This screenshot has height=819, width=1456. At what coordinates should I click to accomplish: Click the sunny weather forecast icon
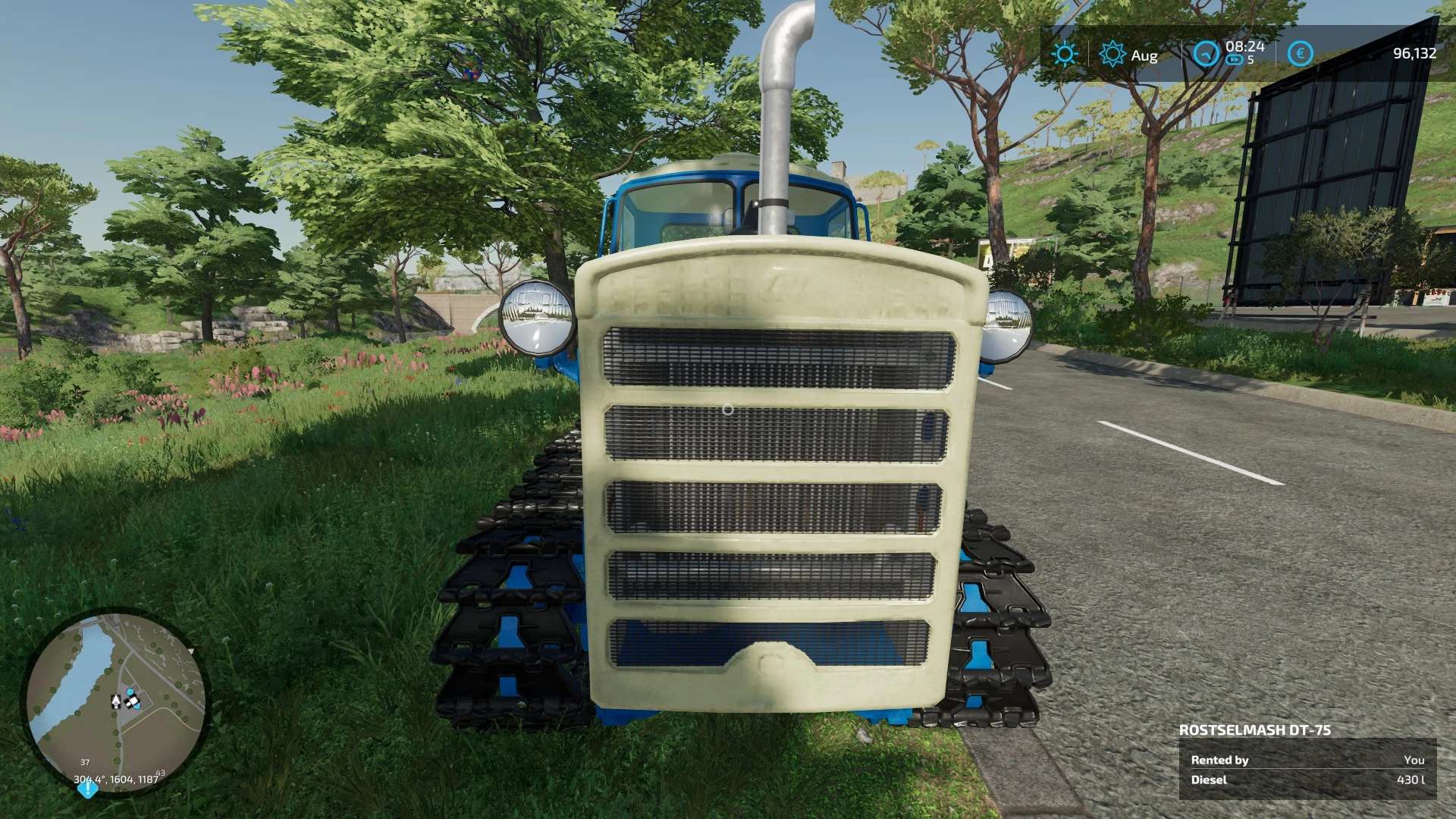(1065, 54)
